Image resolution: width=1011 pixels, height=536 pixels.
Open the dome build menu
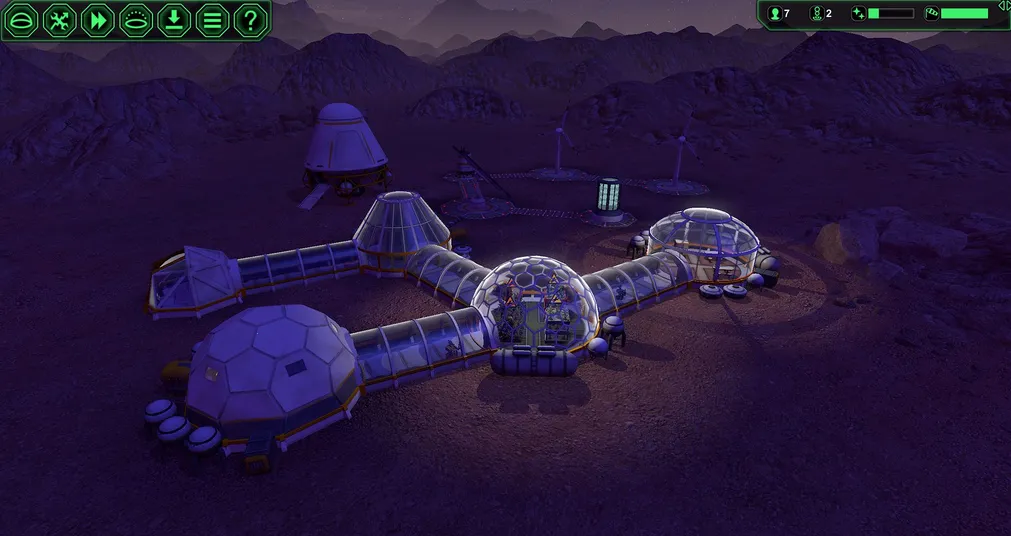pos(21,19)
